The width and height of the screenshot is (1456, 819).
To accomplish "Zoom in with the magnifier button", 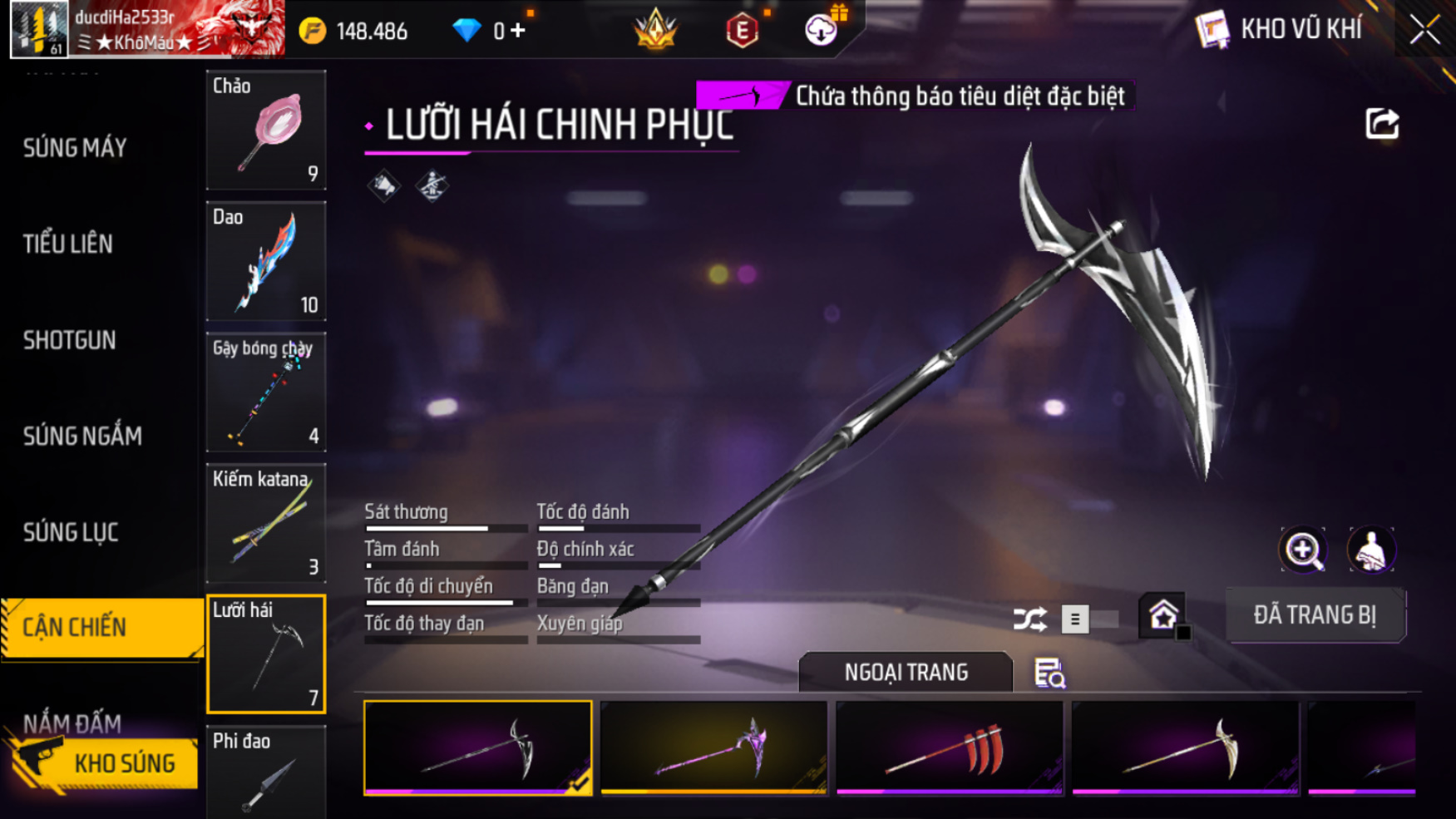I will point(1302,550).
